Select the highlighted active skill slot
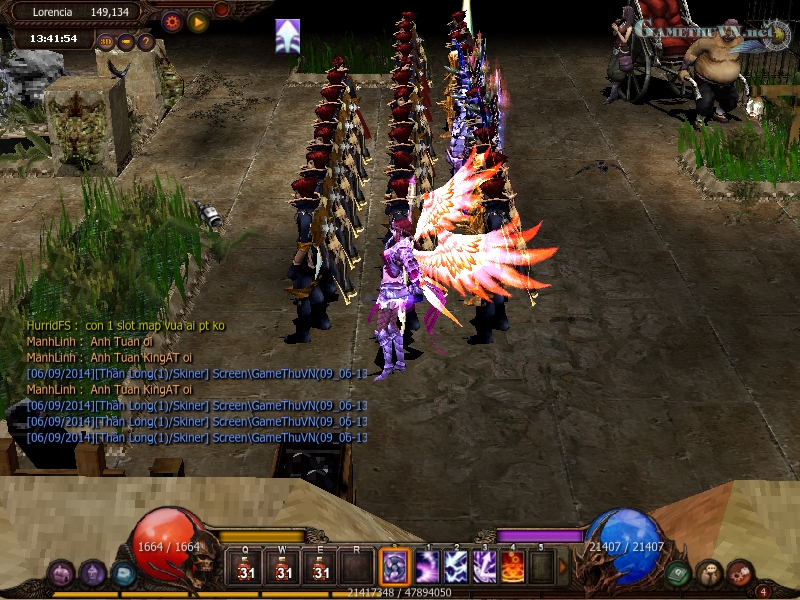 click(x=395, y=568)
